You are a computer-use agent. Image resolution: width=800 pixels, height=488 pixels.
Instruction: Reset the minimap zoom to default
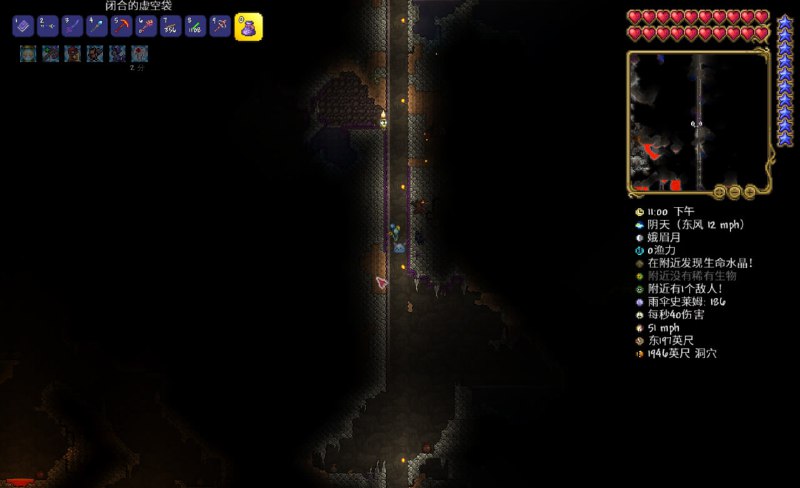[718, 191]
